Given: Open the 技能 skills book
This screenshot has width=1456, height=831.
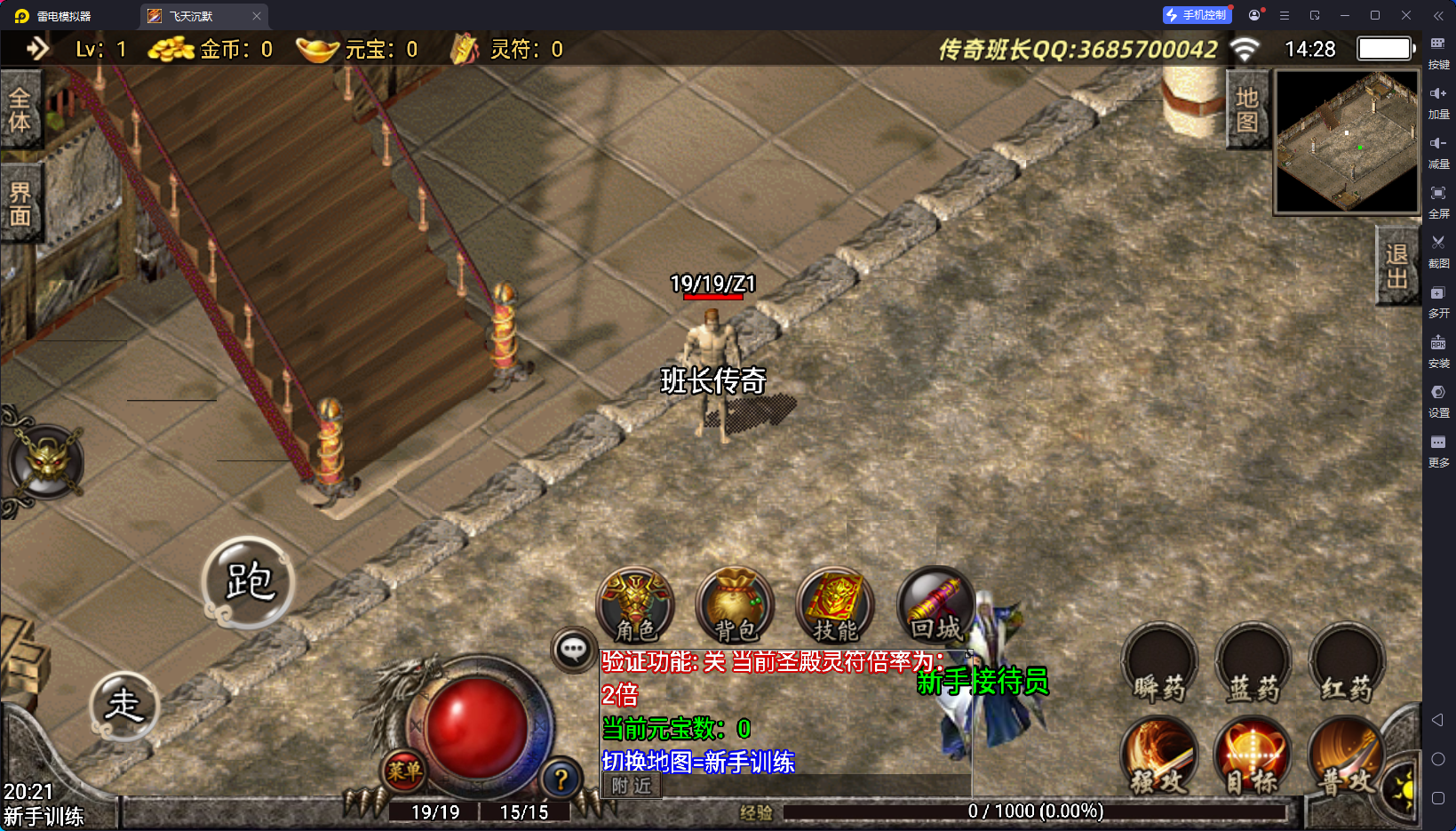Looking at the screenshot, I should [835, 605].
